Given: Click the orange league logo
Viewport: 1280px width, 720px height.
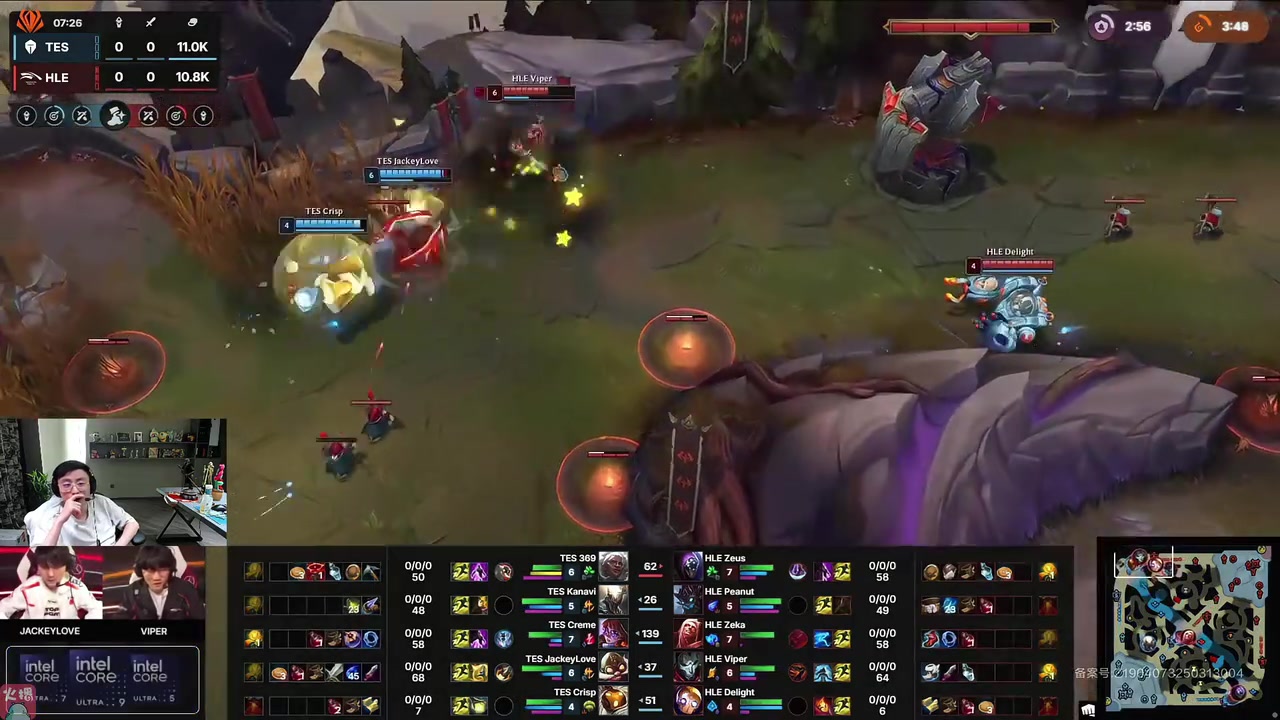Looking at the screenshot, I should coord(30,20).
